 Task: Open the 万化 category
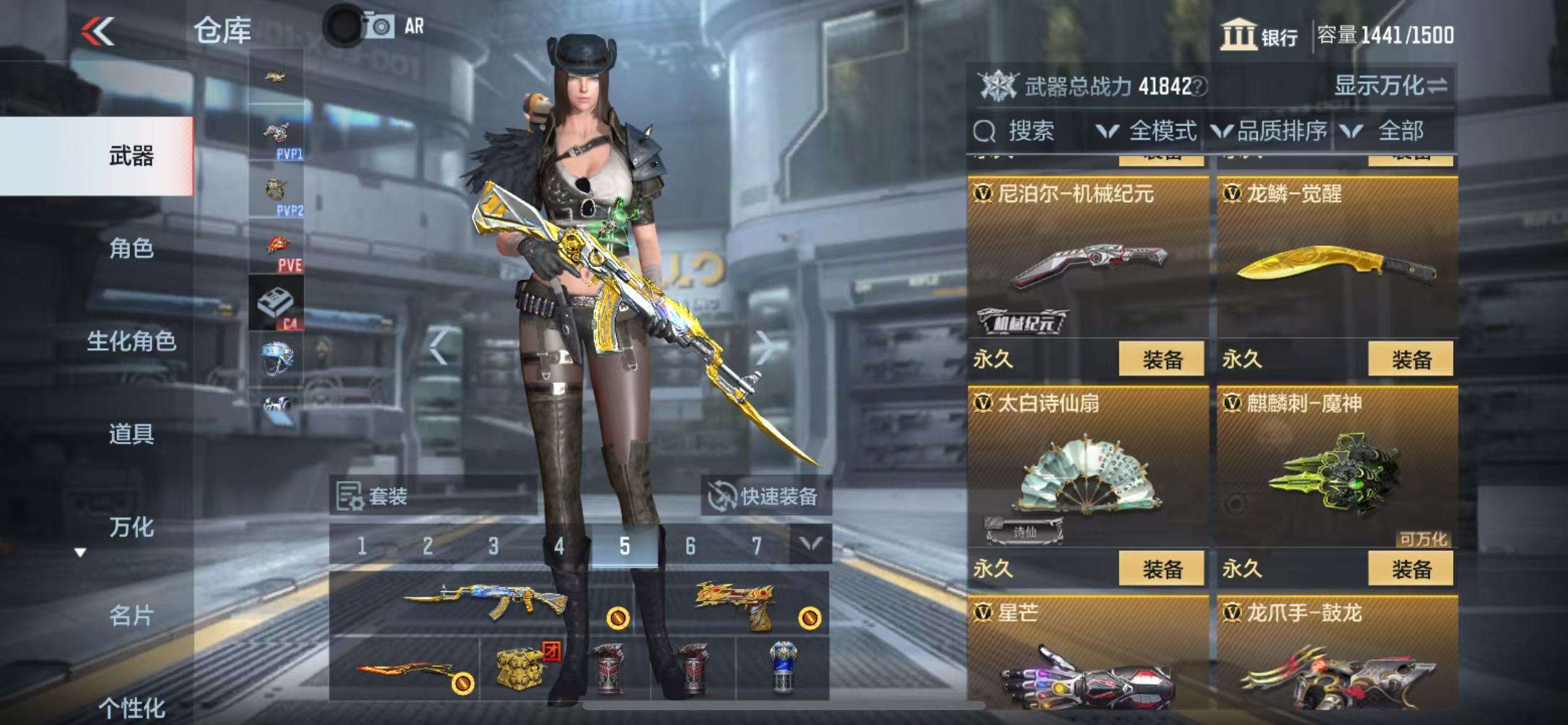[131, 527]
